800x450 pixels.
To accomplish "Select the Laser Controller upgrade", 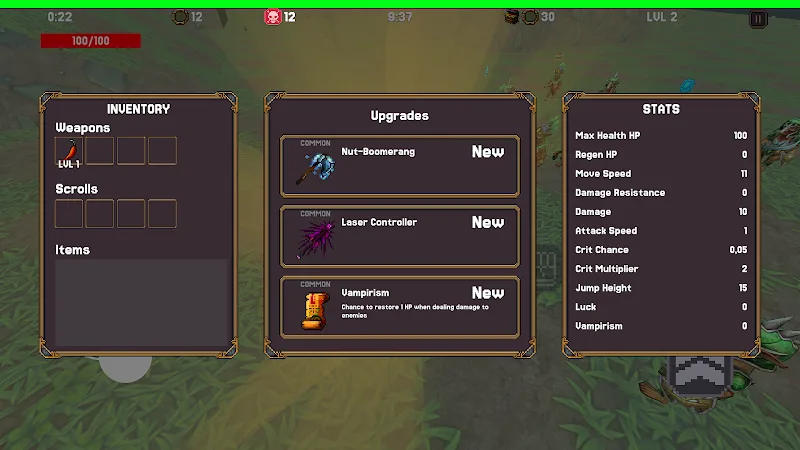I will [x=400, y=236].
